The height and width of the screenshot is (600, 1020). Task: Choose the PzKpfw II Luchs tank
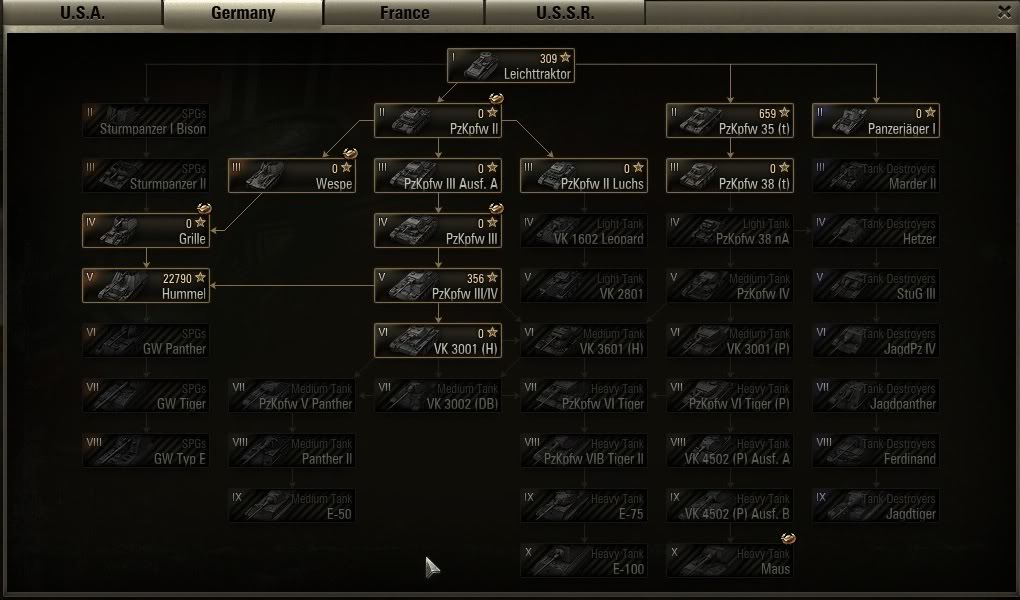point(584,176)
